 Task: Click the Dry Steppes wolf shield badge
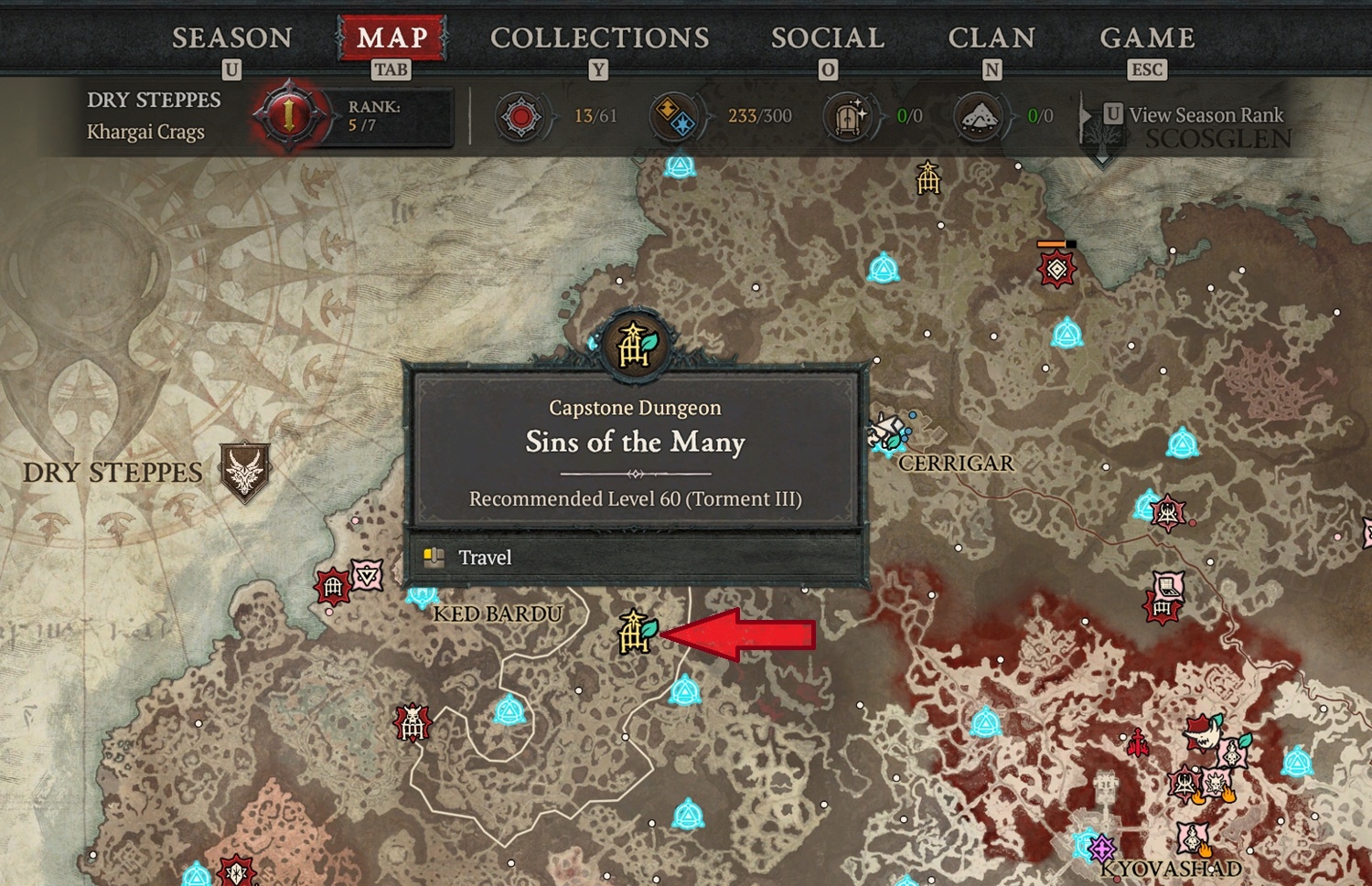[x=244, y=471]
